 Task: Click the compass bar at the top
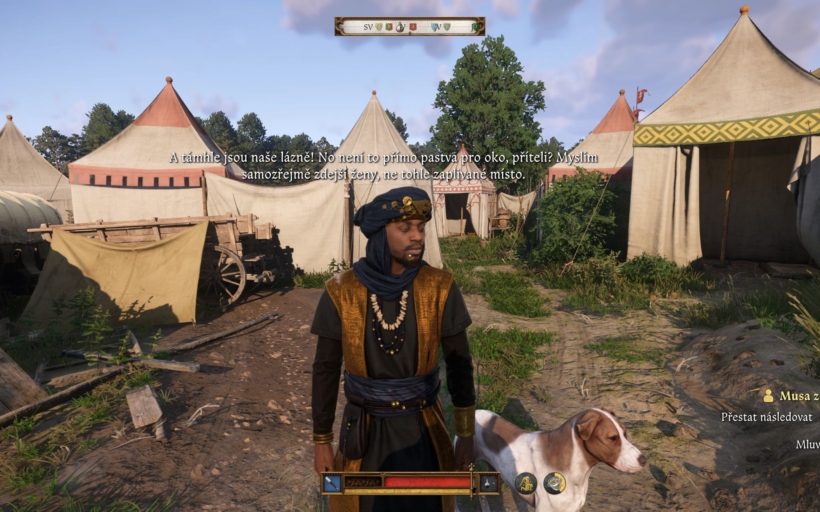[410, 26]
